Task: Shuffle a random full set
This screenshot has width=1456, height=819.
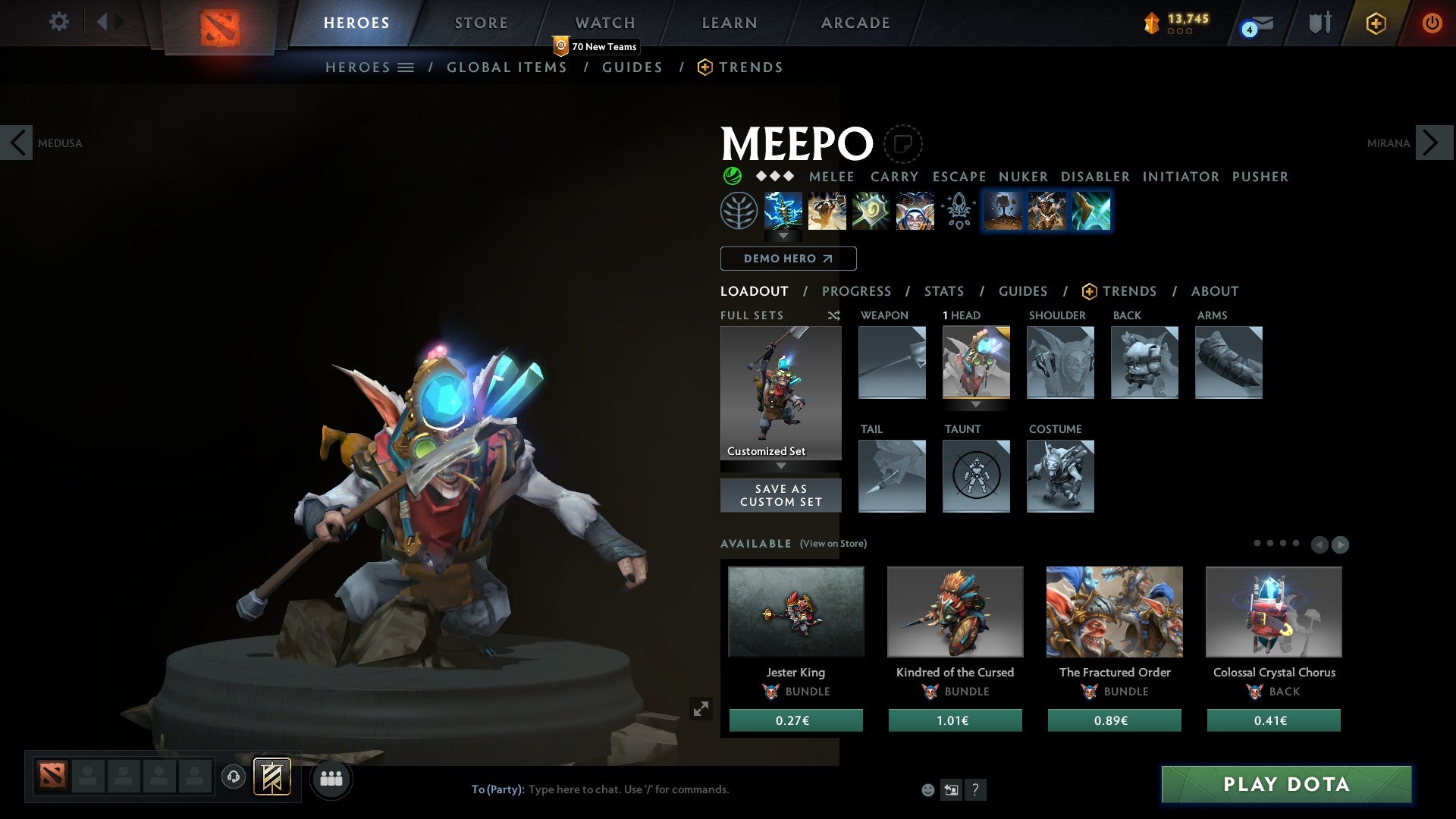Action: [834, 315]
